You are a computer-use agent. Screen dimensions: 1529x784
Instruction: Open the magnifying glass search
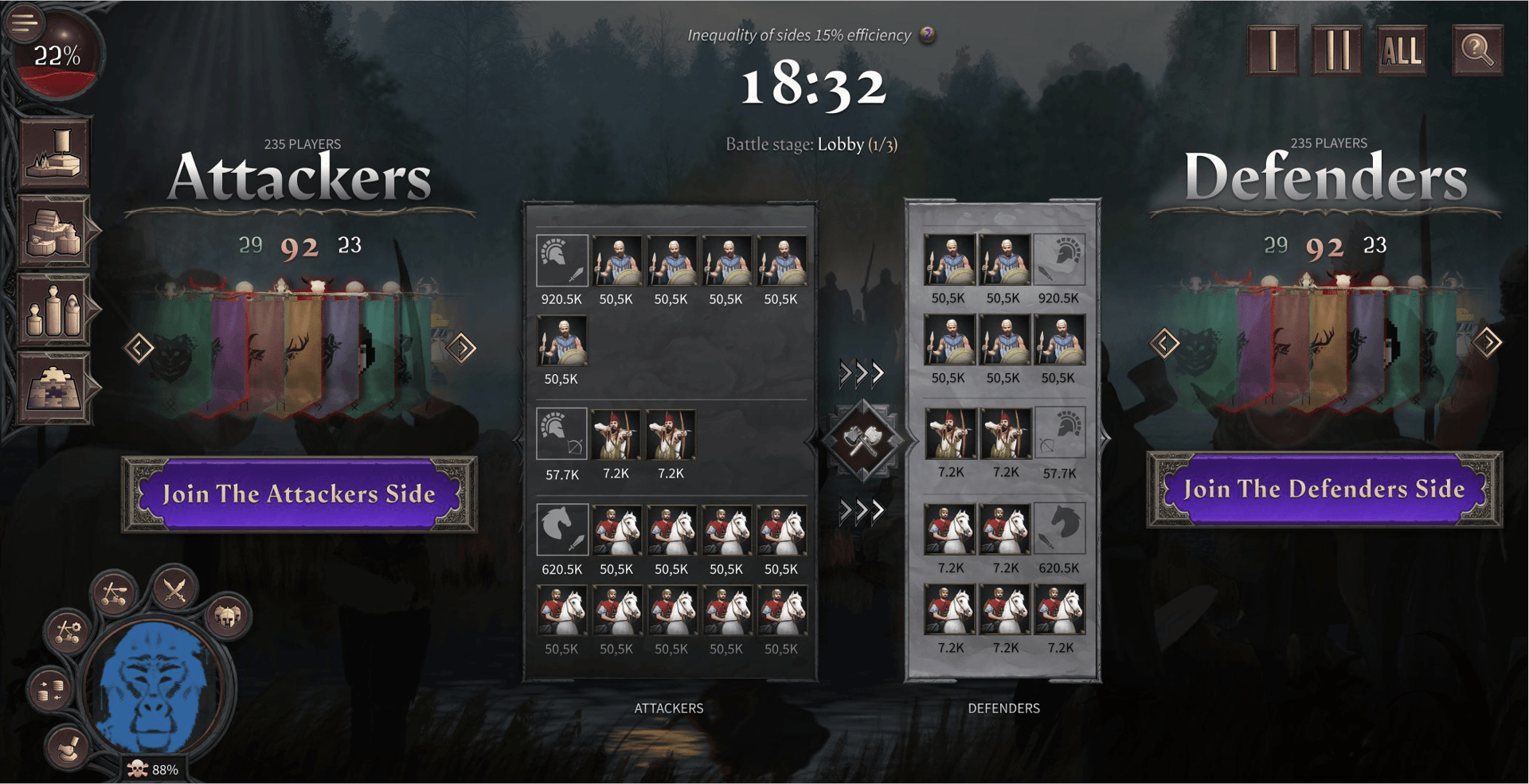1477,50
